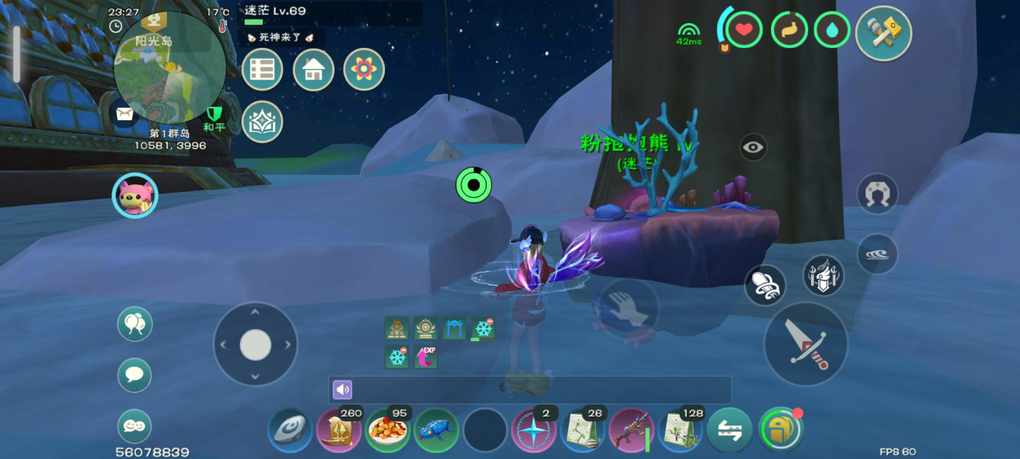Select the rifle weapon hotbar slot
1020x459 pixels.
tap(632, 431)
